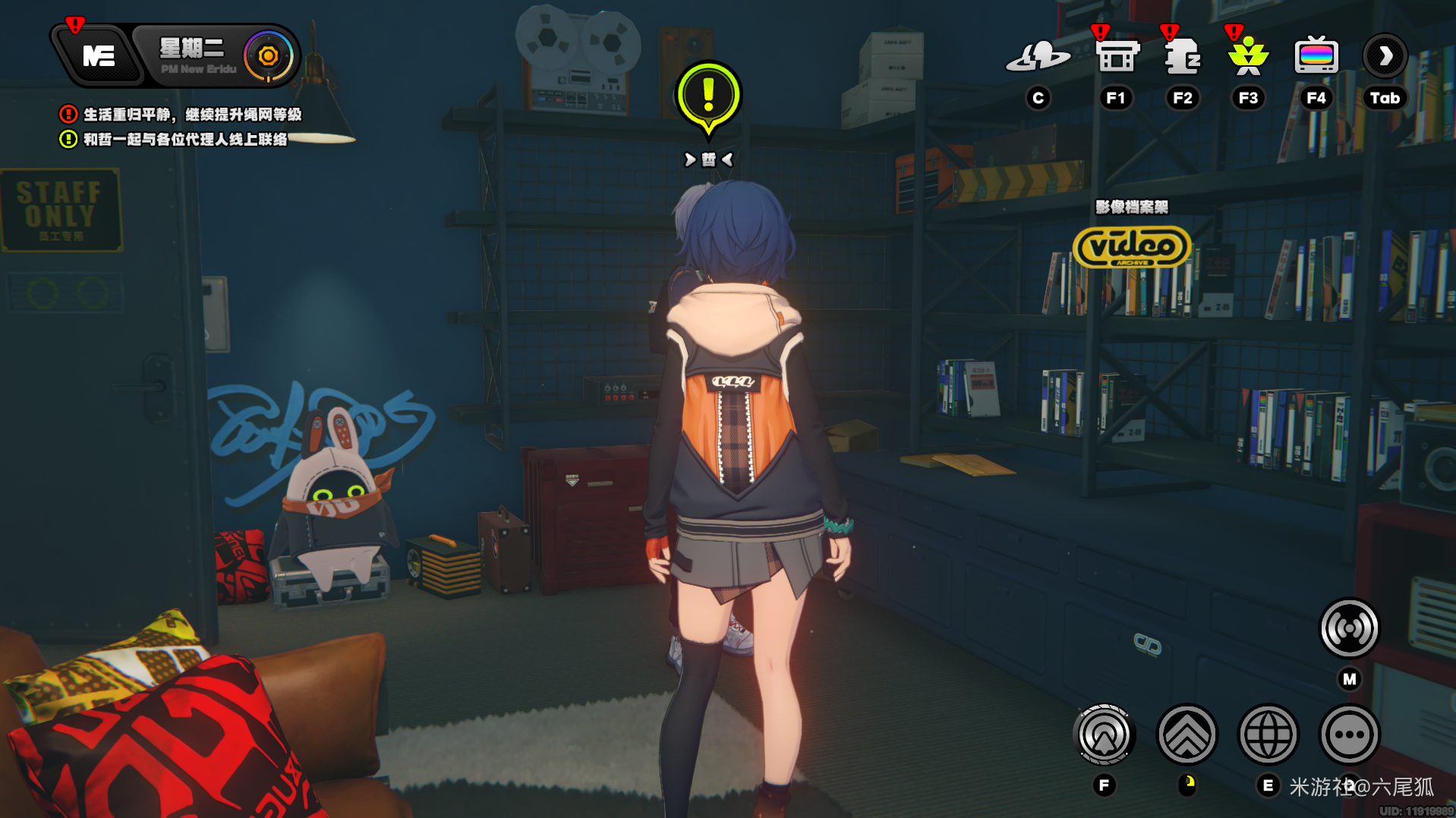This screenshot has height=818, width=1456.
Task: Activate the concentric-arc interact button
Action: (1105, 735)
